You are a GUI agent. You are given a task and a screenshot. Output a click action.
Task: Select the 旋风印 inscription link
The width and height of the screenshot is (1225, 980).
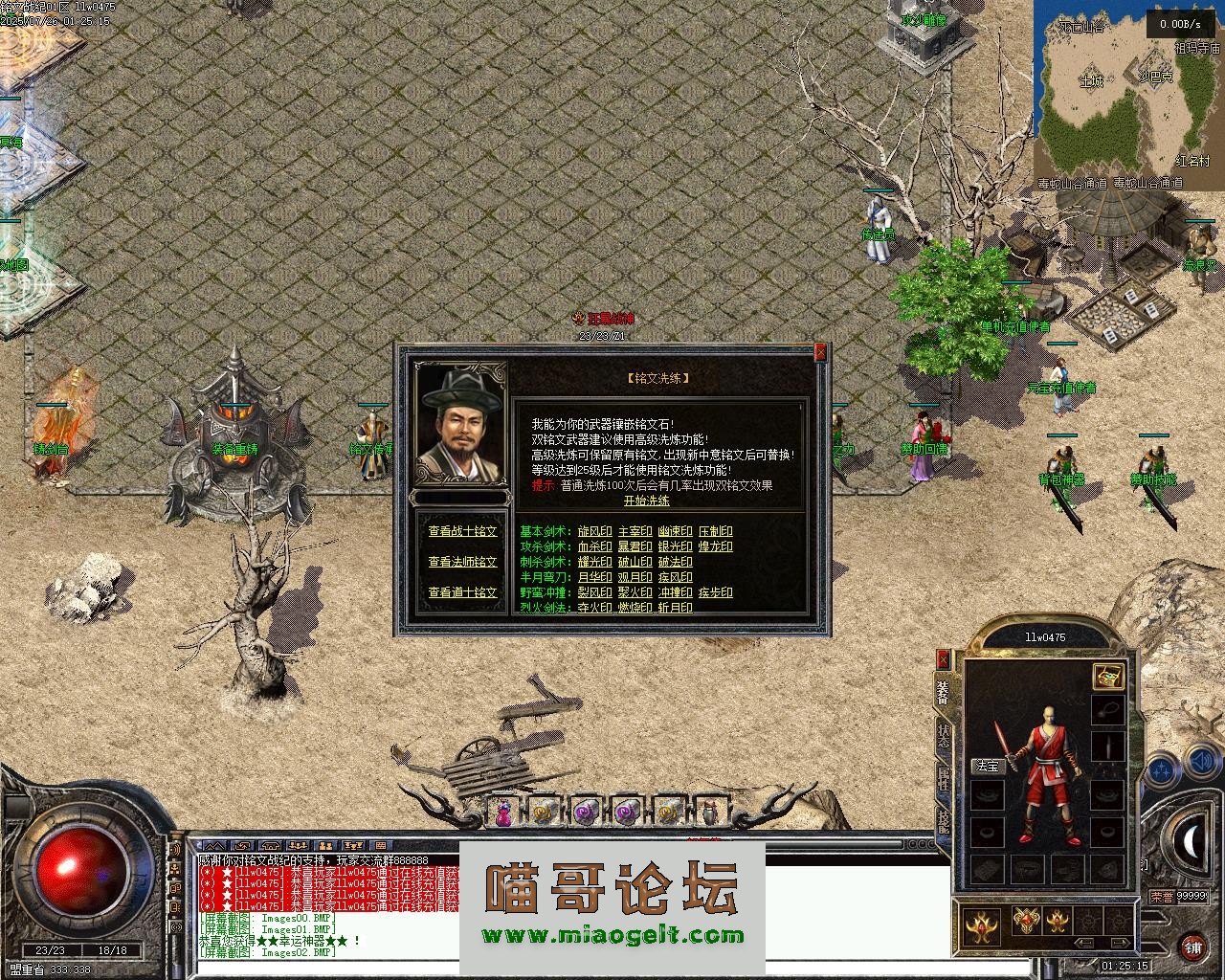[594, 531]
